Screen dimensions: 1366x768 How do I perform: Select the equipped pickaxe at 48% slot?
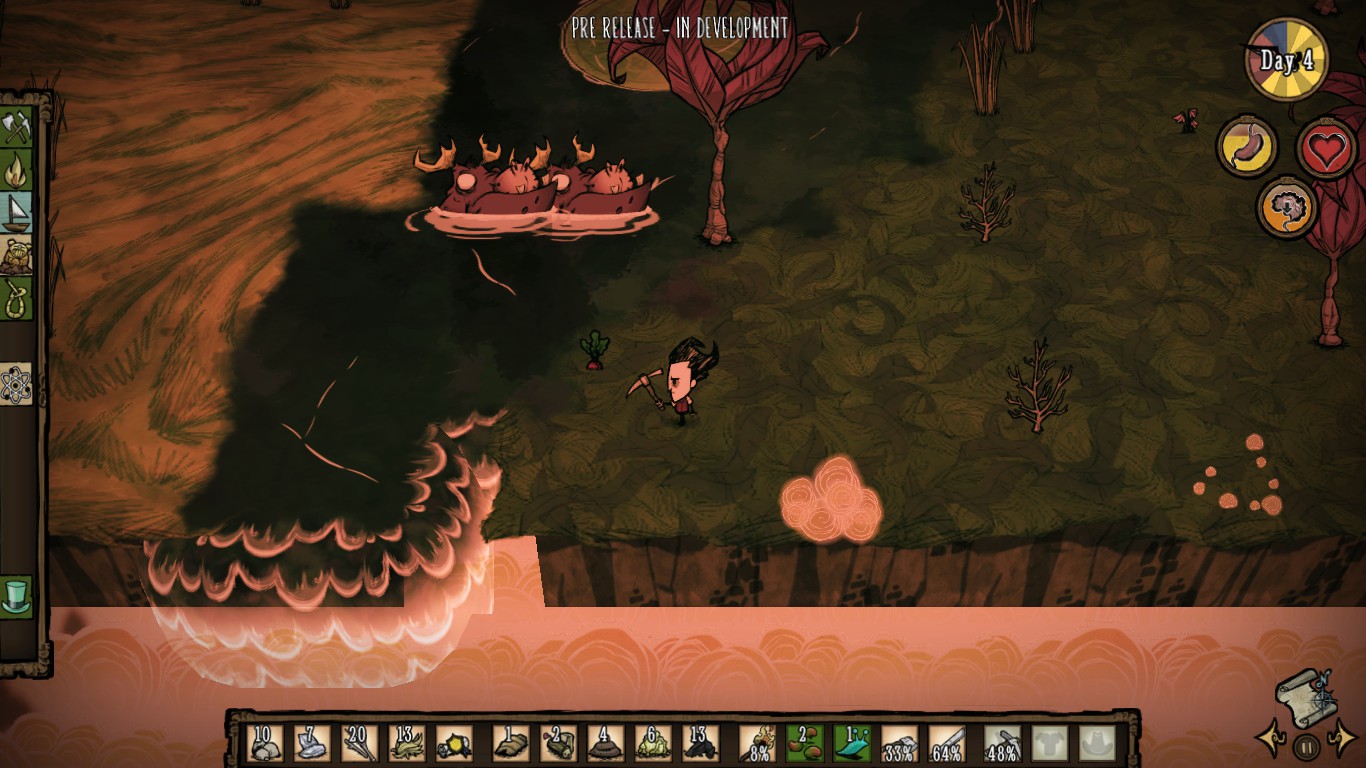(x=1002, y=743)
